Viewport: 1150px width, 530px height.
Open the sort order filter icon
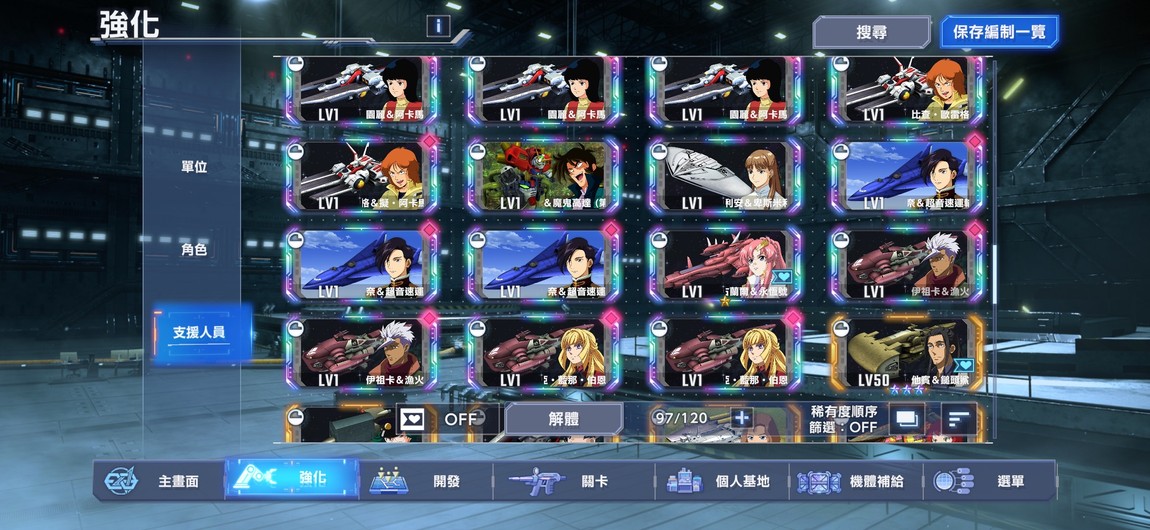click(x=958, y=419)
